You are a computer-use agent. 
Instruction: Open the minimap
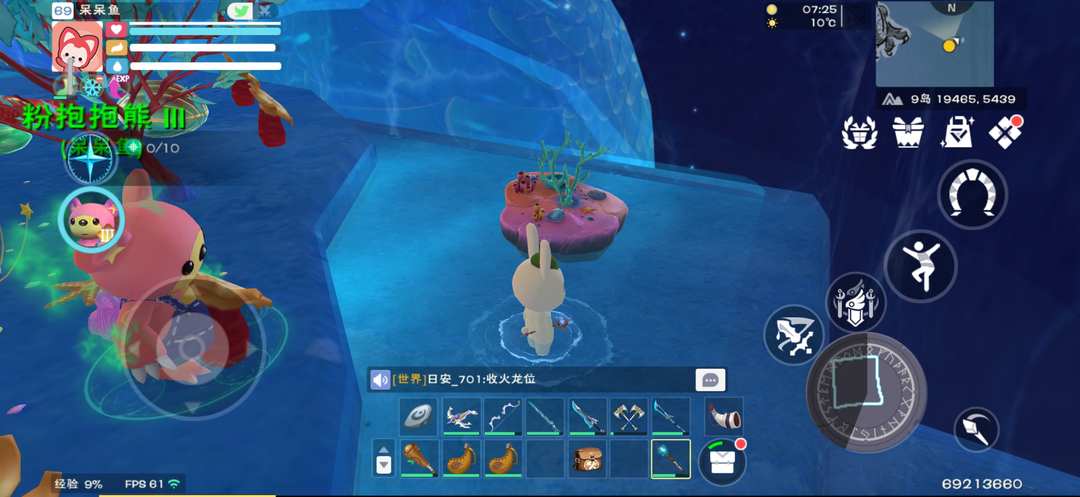[934, 44]
